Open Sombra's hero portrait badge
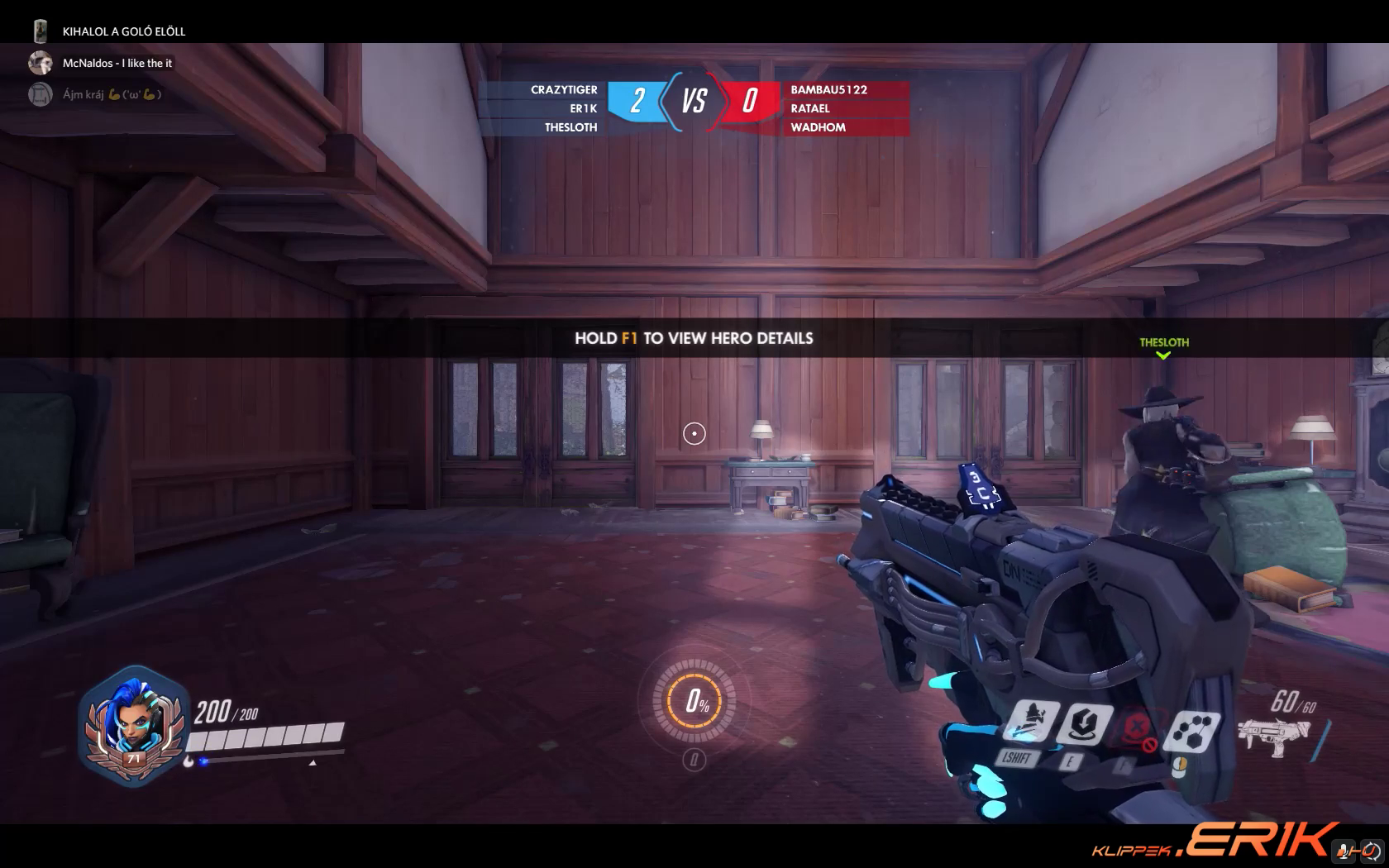The image size is (1389, 868). 132,727
